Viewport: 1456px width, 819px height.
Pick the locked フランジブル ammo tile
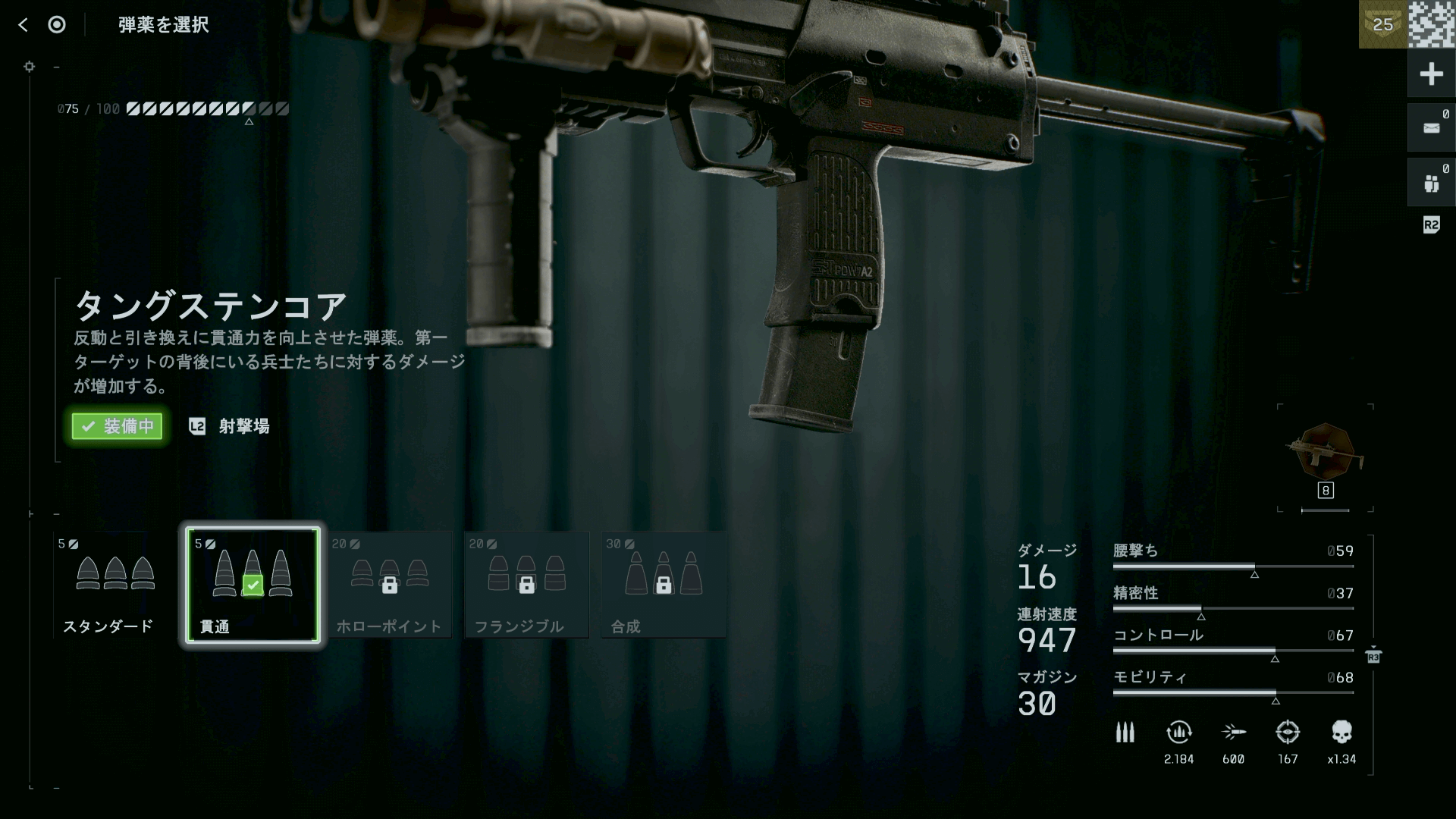point(526,585)
